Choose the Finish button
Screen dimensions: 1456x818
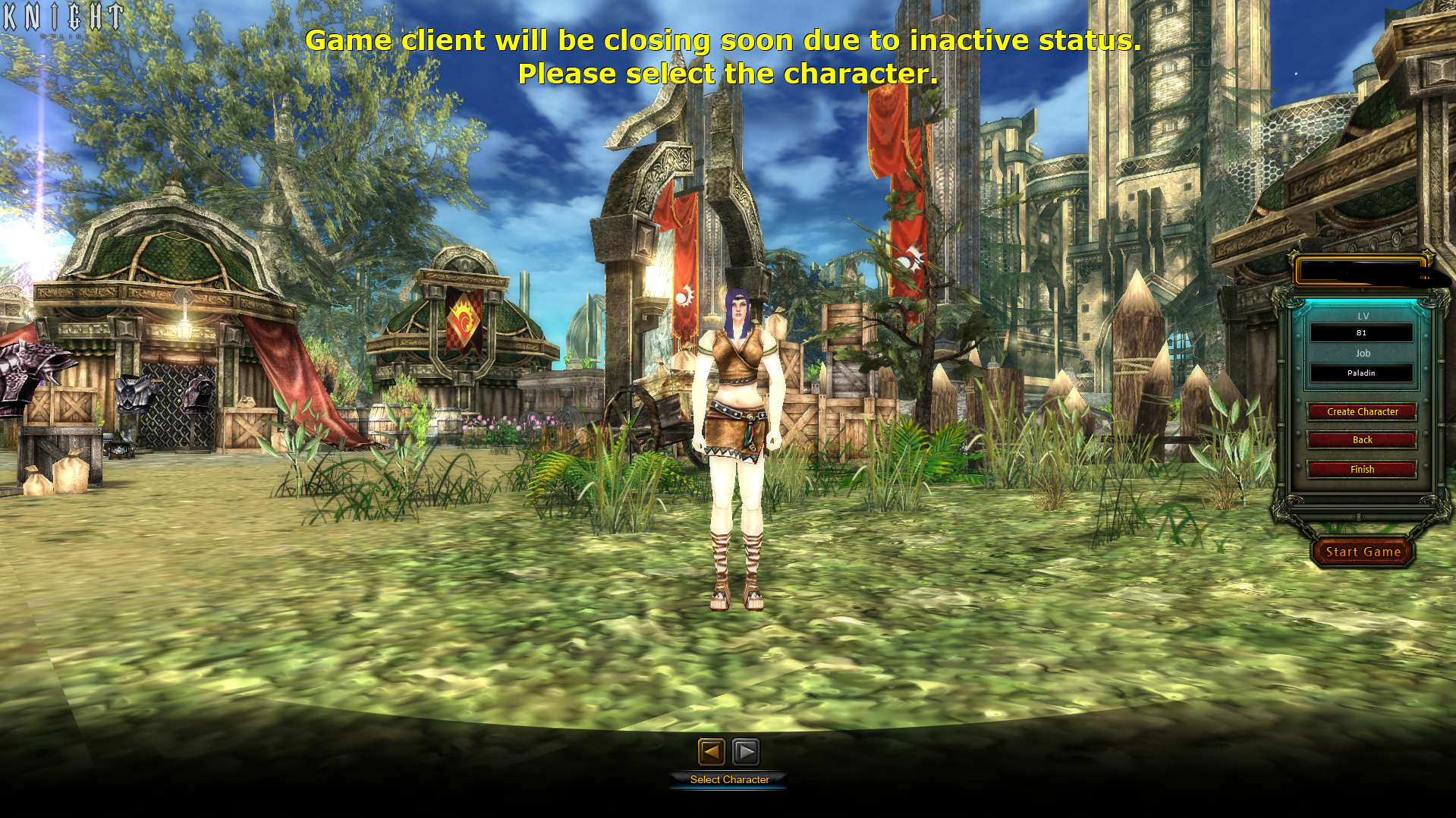click(x=1362, y=470)
